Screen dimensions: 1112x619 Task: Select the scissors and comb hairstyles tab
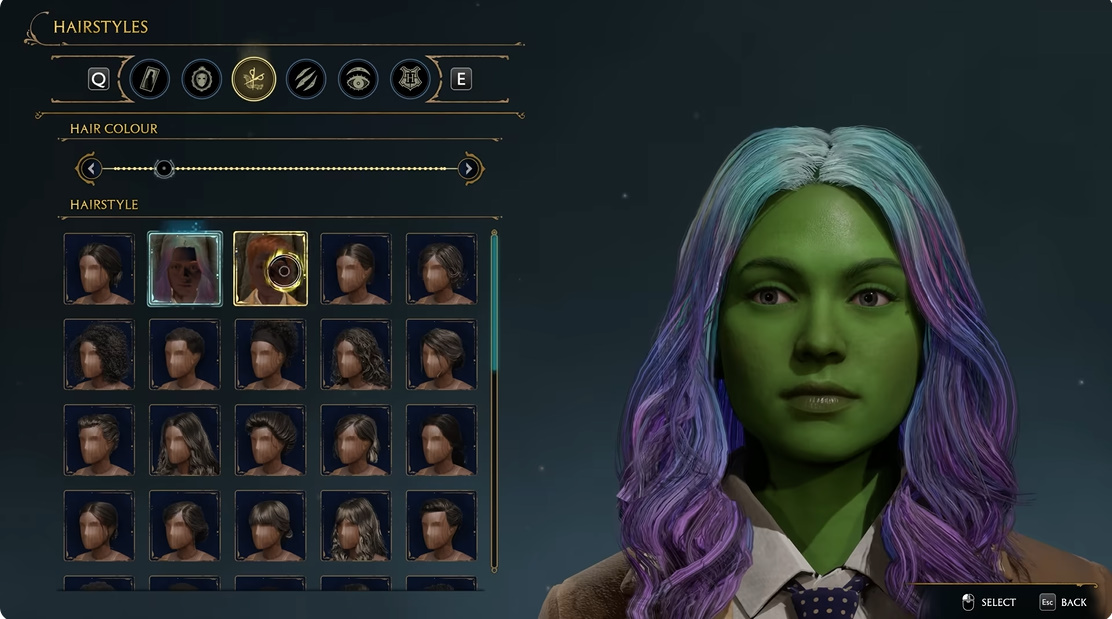point(254,79)
